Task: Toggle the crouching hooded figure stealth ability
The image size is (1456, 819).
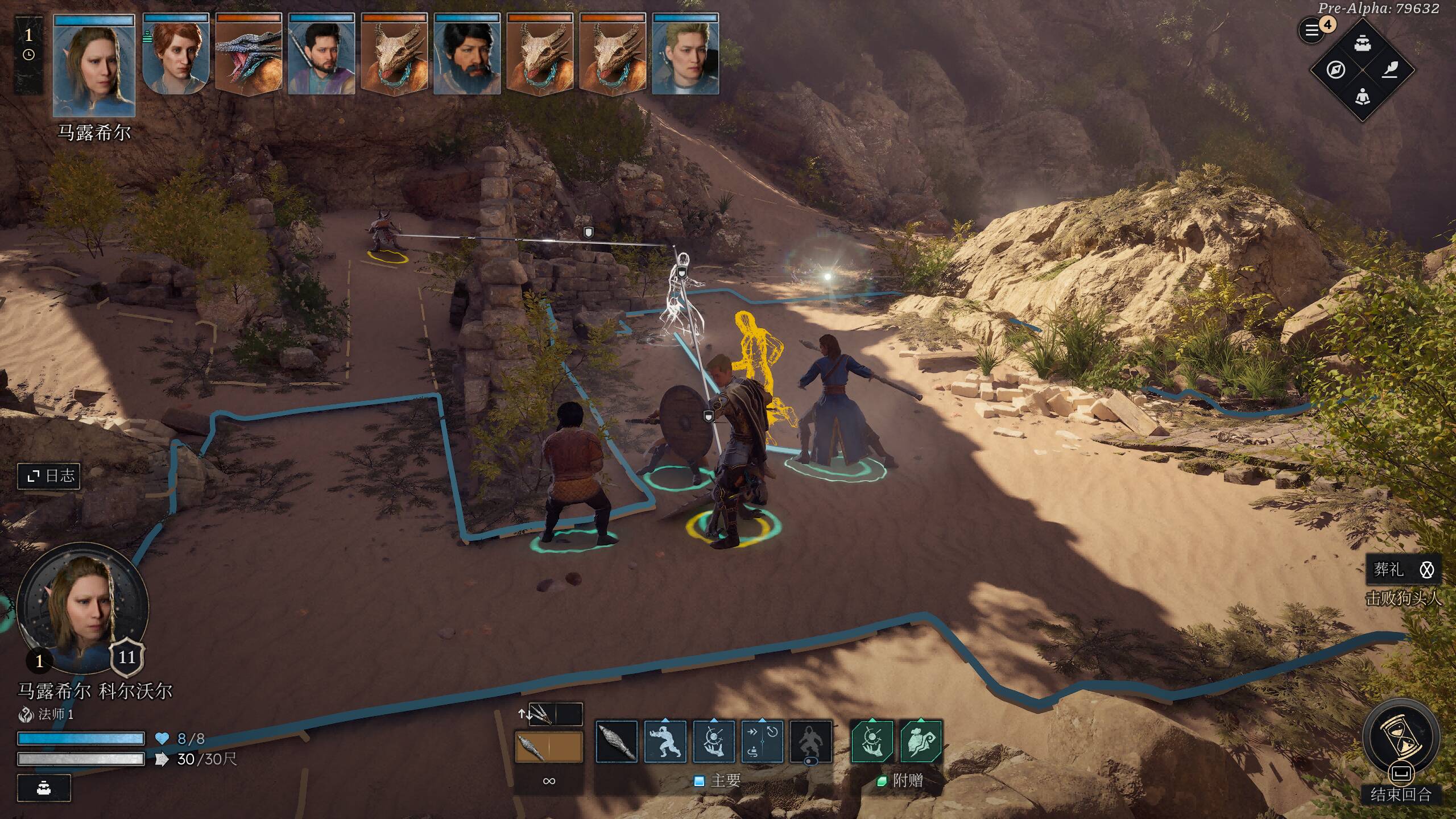Action: click(811, 742)
